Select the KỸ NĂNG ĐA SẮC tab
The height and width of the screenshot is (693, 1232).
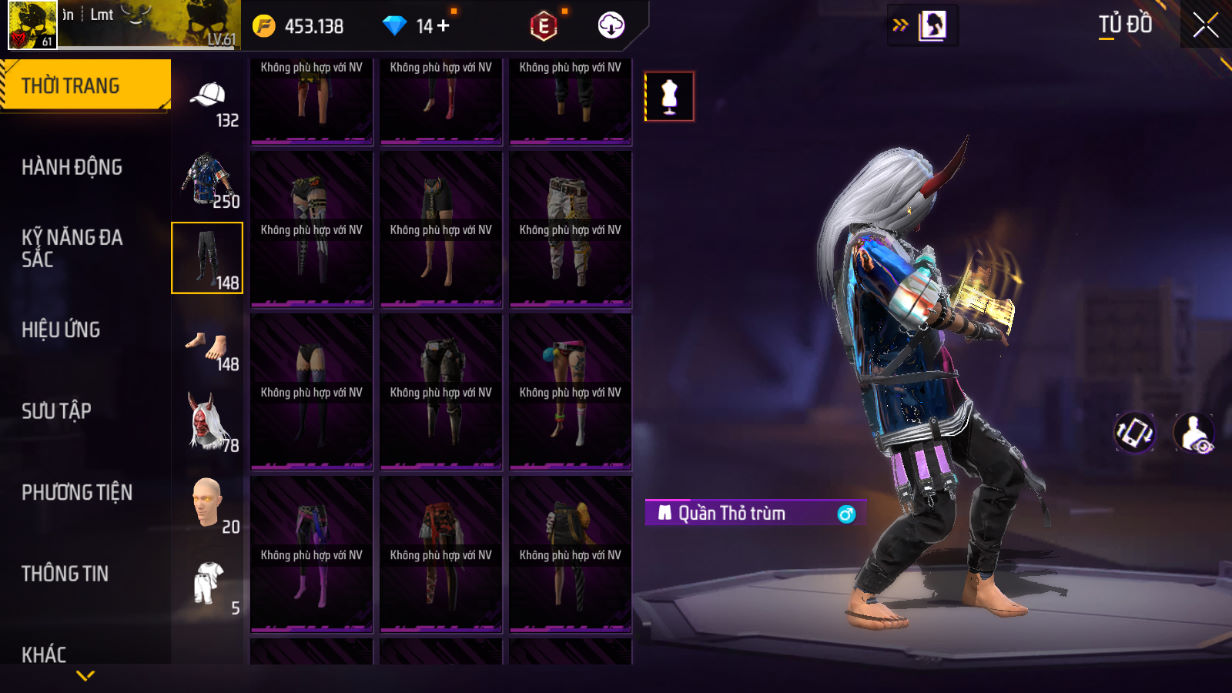[x=72, y=248]
